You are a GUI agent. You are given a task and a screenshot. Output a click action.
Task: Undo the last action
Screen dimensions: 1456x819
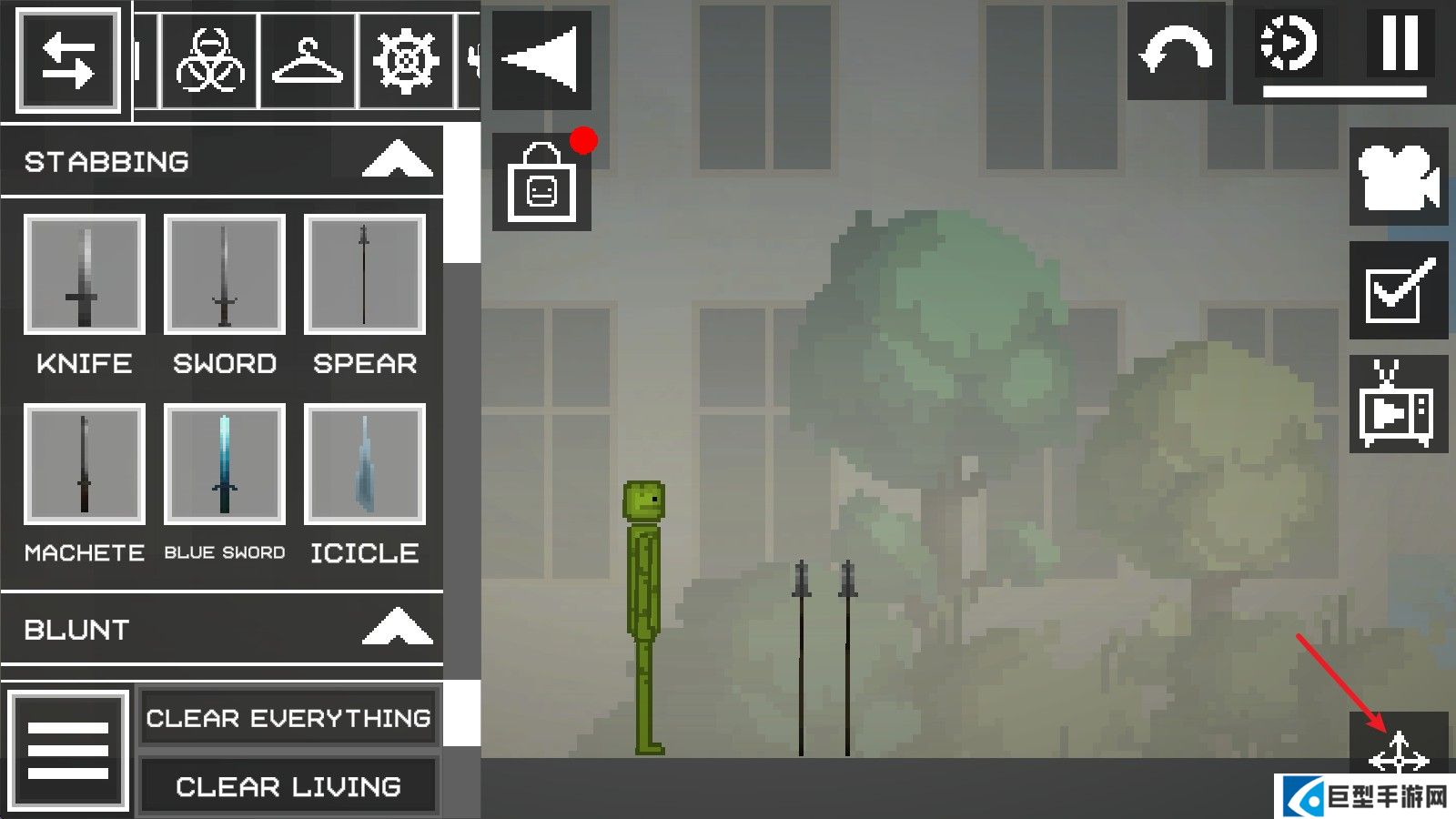1176,51
